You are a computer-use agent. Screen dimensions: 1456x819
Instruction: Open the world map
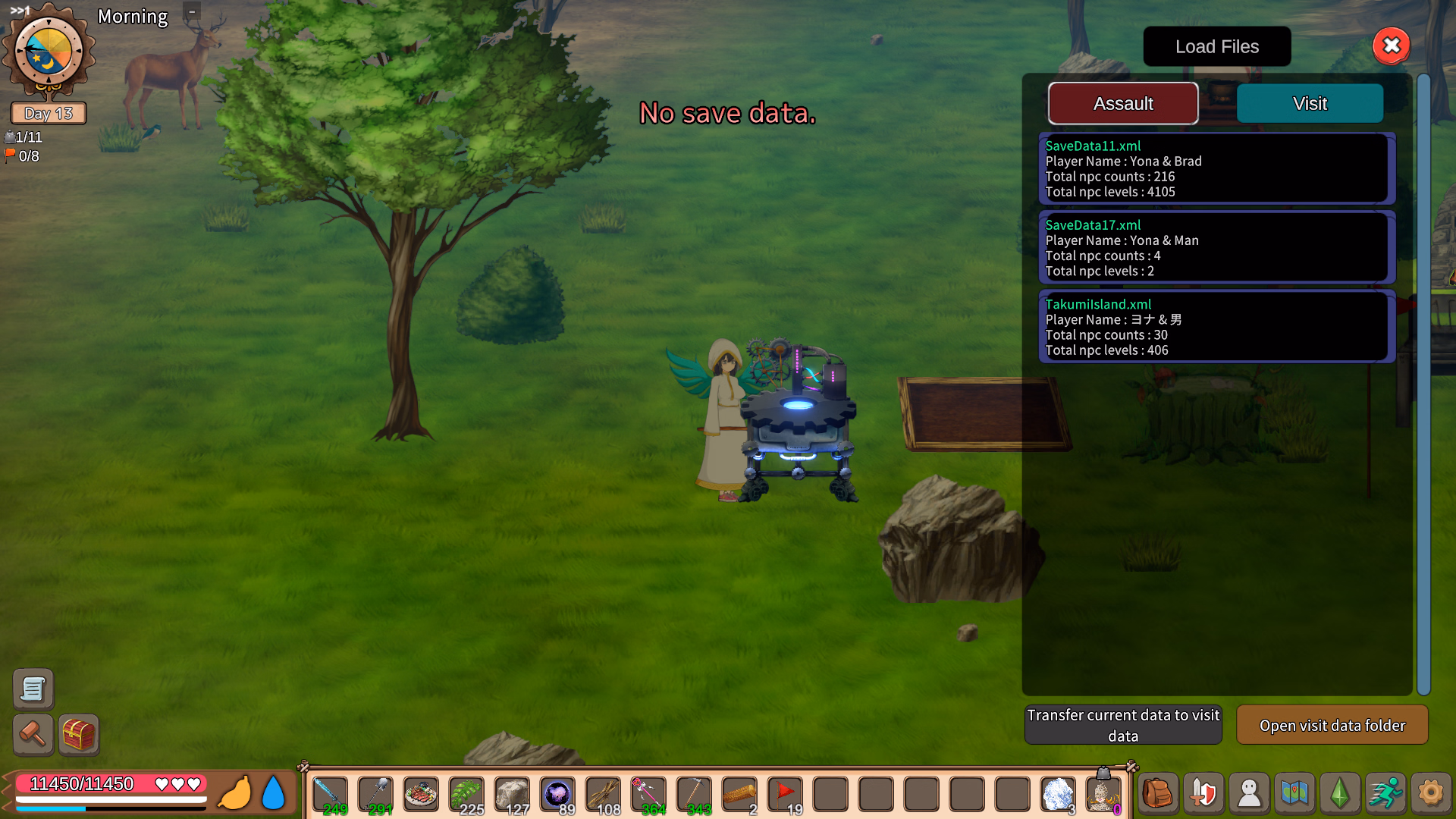click(1294, 794)
